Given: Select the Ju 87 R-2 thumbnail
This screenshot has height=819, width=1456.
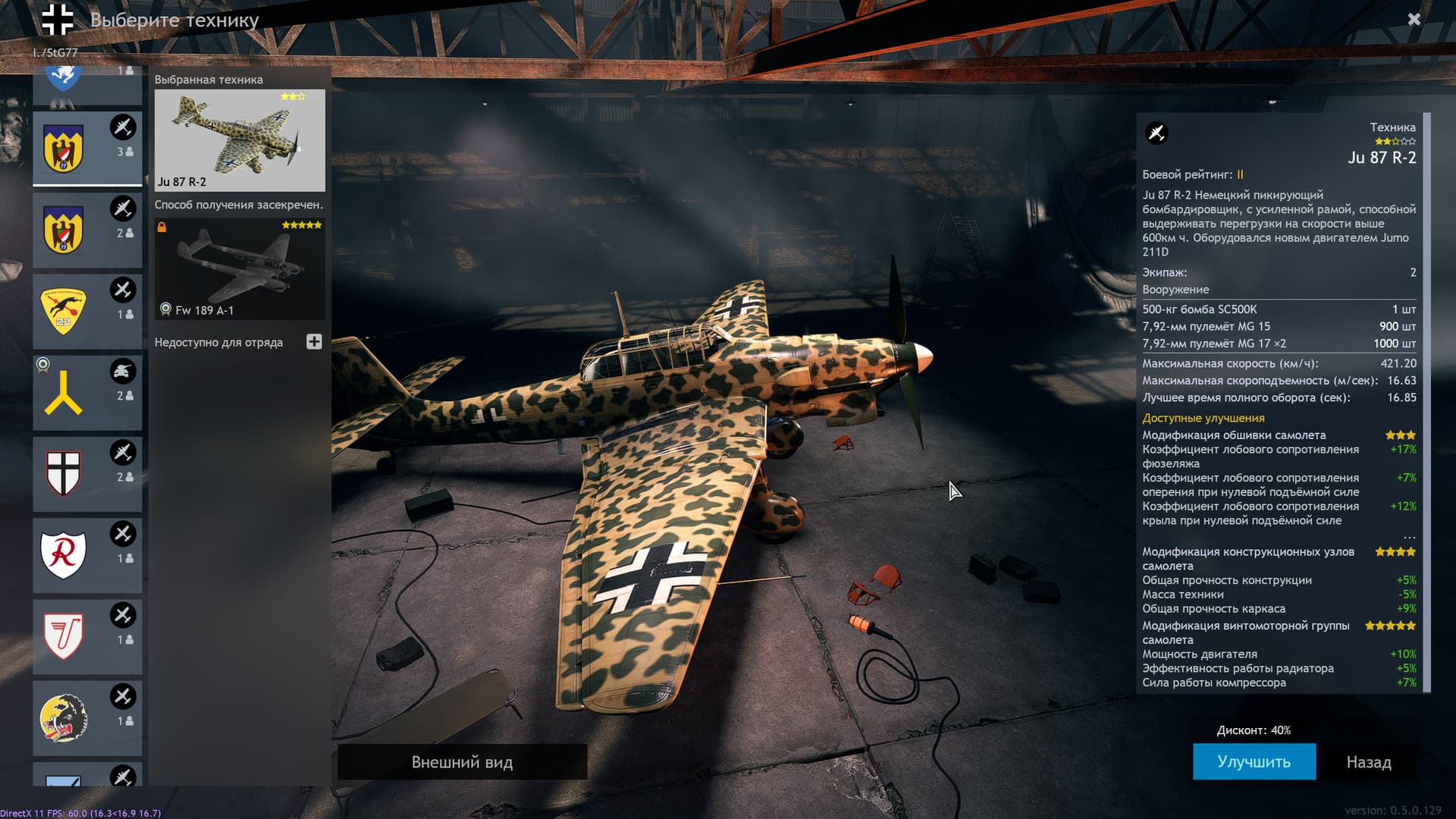Looking at the screenshot, I should point(240,140).
